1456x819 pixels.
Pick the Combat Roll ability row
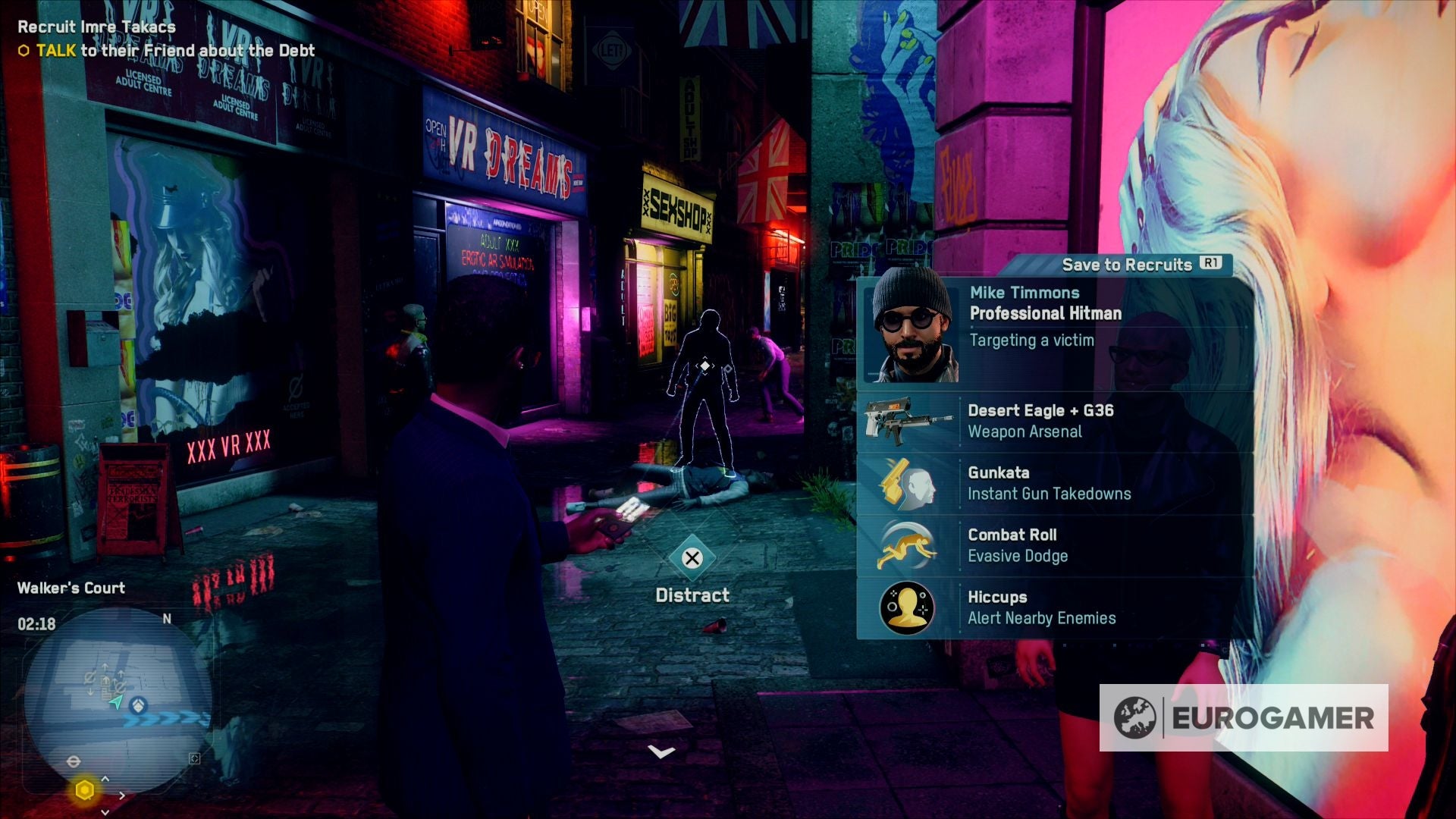pos(1053,545)
